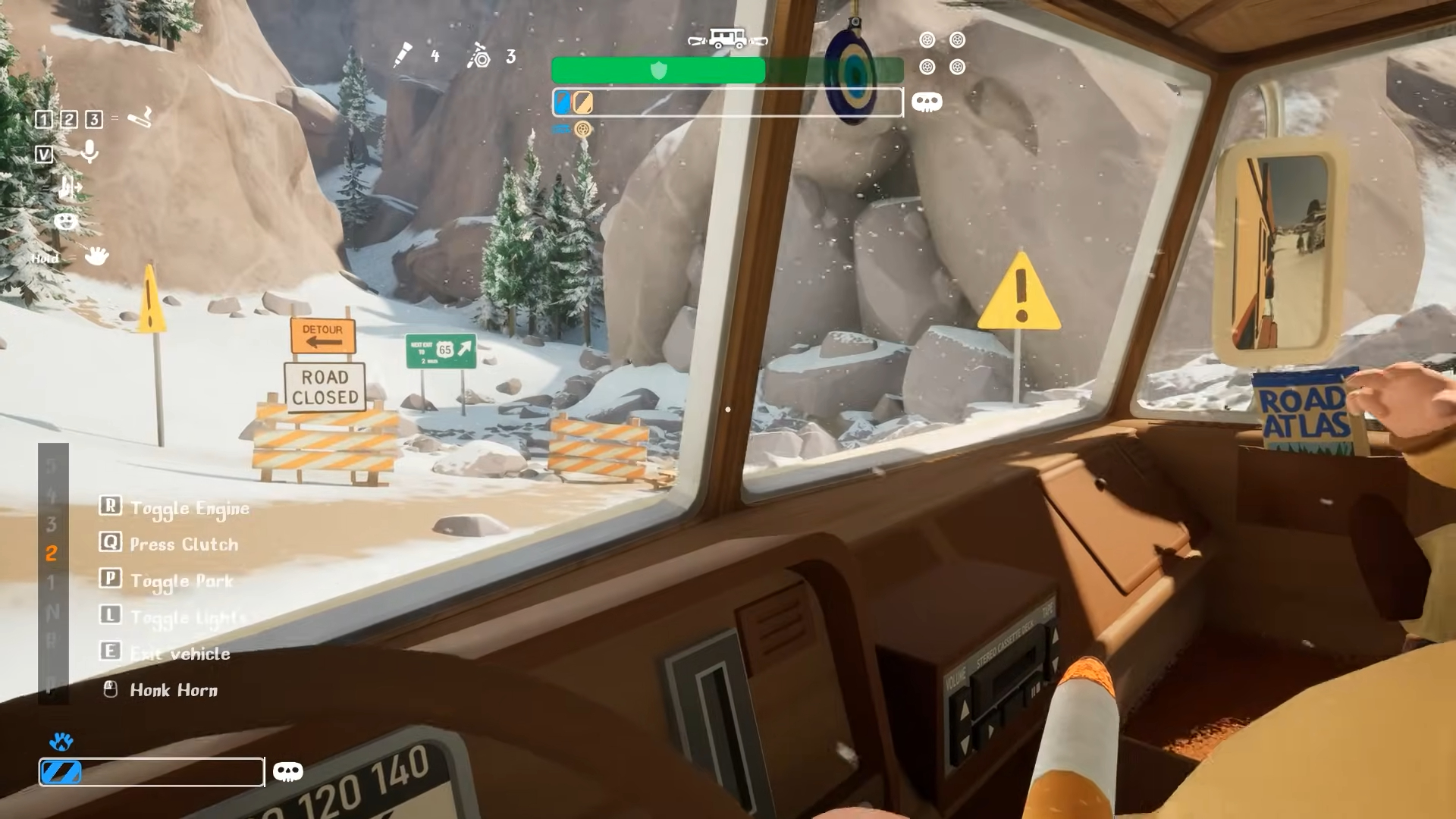Select the highlighted gear 2 indicator
This screenshot has height=819, width=1456.
coord(52,554)
